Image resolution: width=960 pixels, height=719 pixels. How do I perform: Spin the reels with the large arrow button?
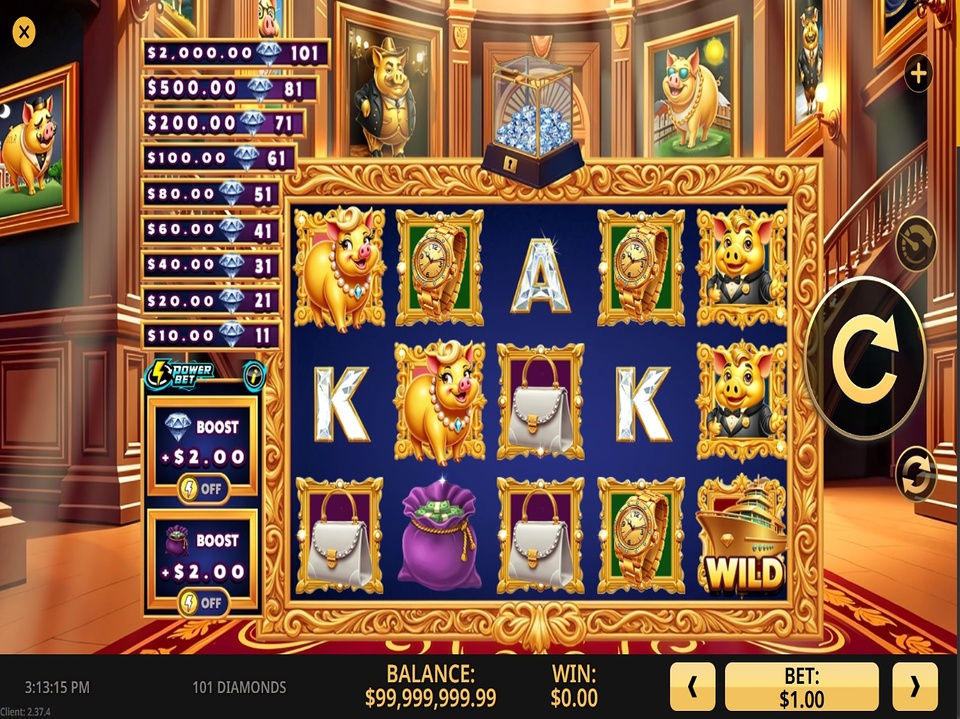865,358
